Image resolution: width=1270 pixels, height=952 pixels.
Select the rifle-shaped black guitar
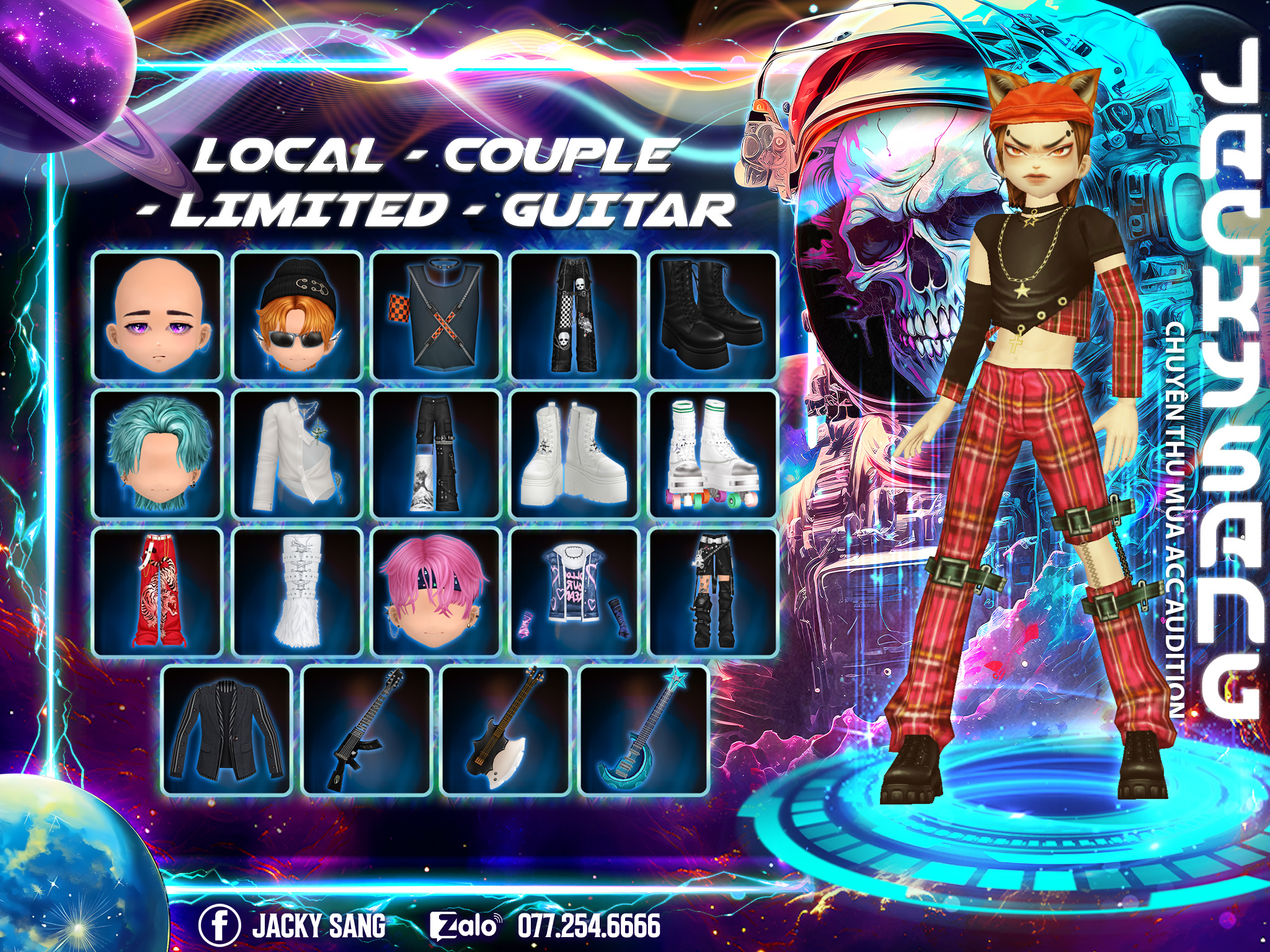tap(366, 731)
